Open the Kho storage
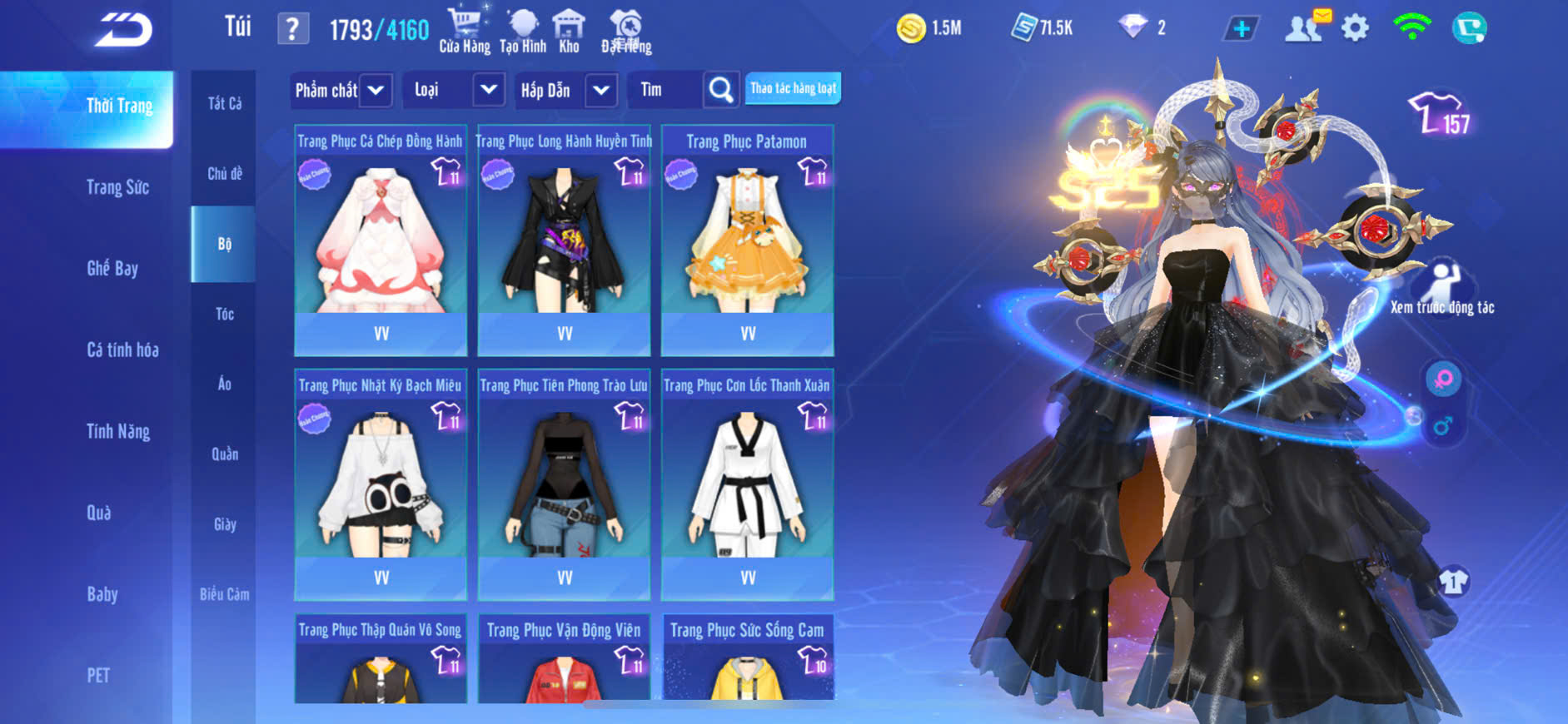1568x724 pixels. point(569,31)
